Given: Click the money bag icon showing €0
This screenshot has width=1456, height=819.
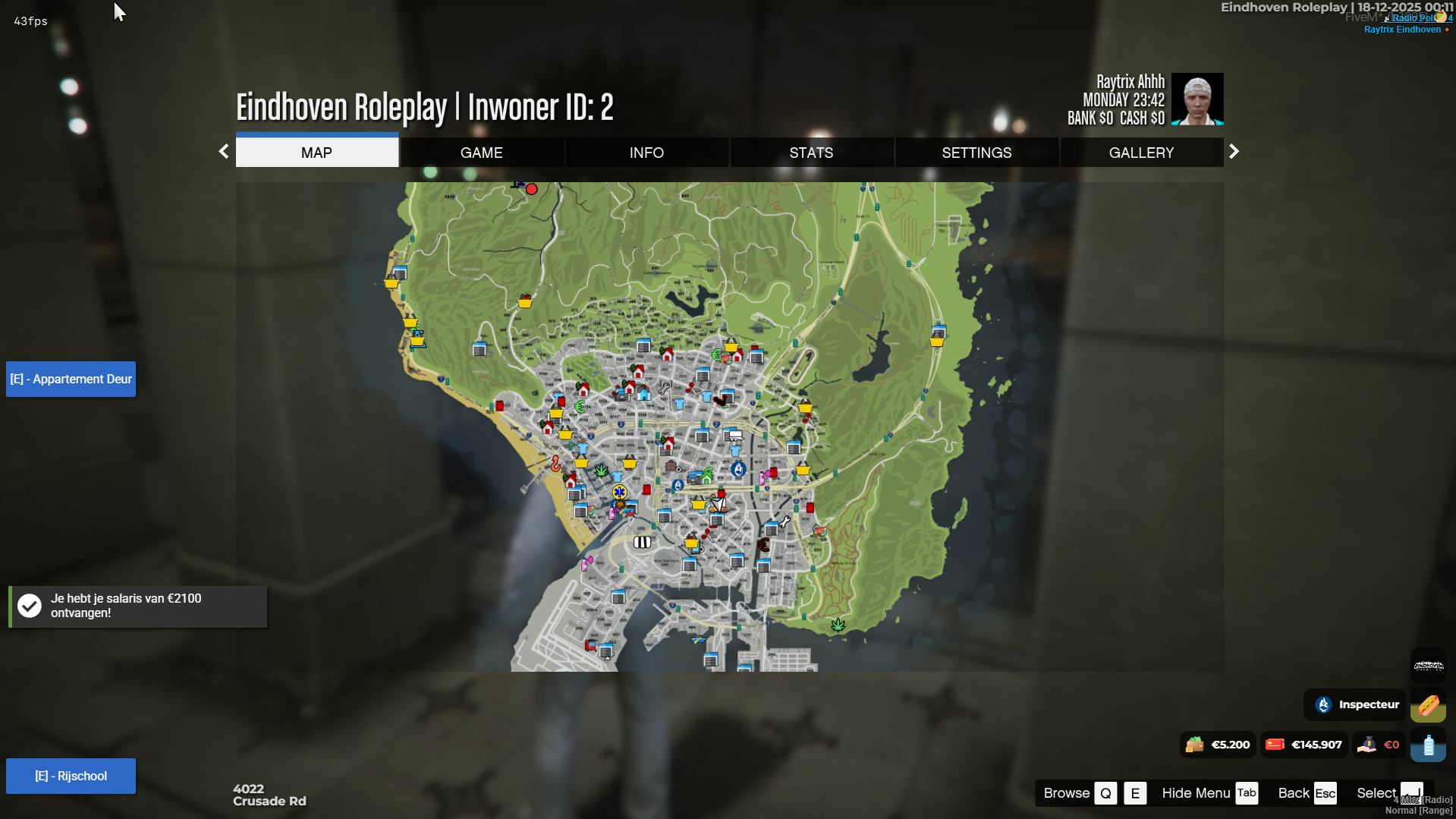Looking at the screenshot, I should pos(1368,745).
